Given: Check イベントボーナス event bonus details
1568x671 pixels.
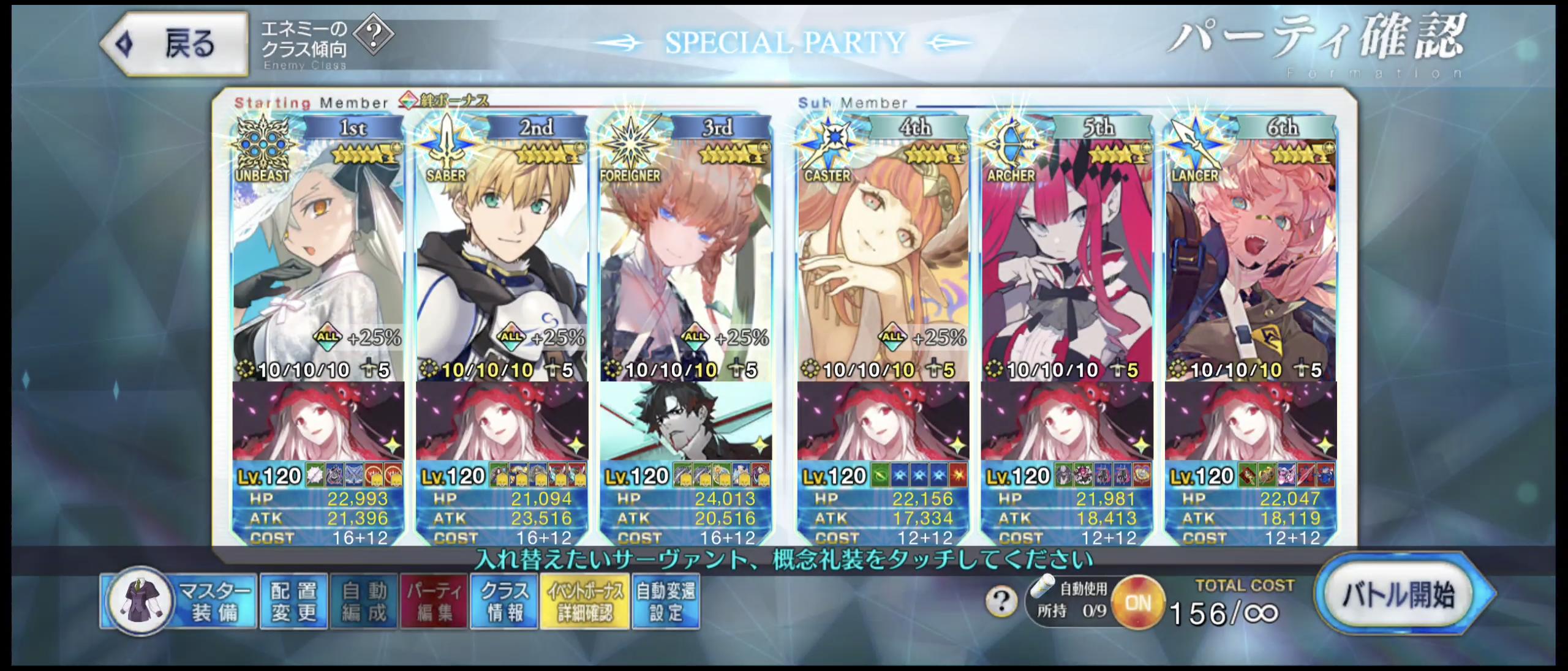Looking at the screenshot, I should [x=585, y=601].
